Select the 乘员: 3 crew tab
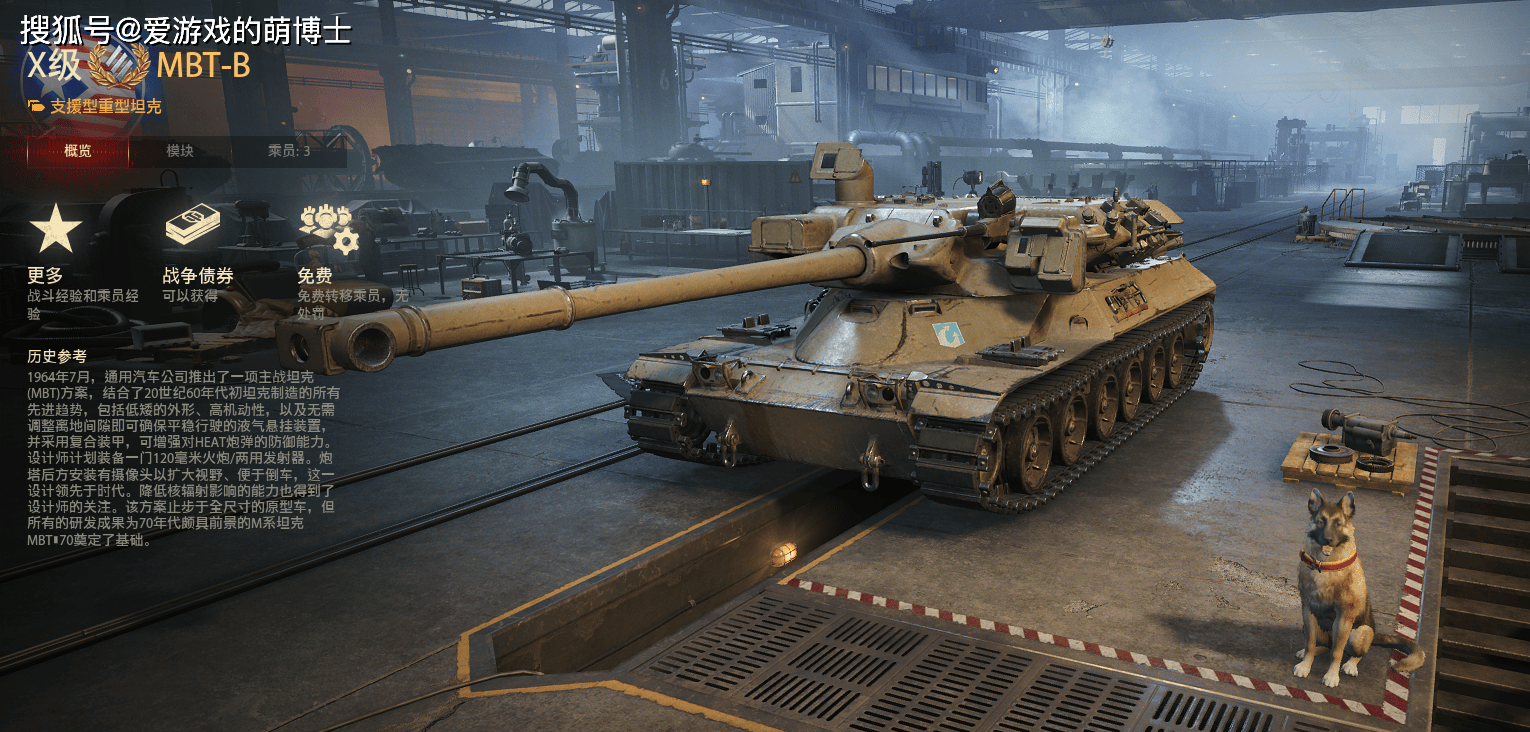Screen dimensions: 1530x732 coord(289,151)
